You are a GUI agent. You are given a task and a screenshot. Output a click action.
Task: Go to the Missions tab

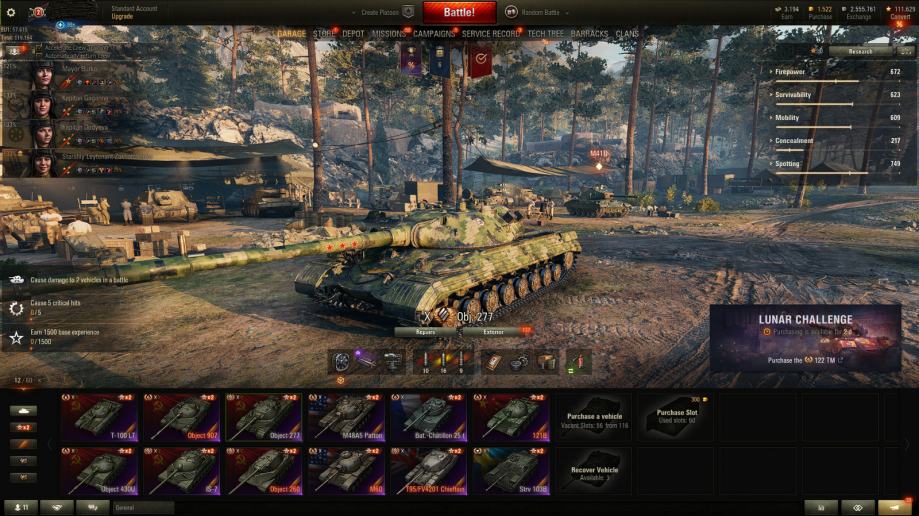(x=389, y=34)
